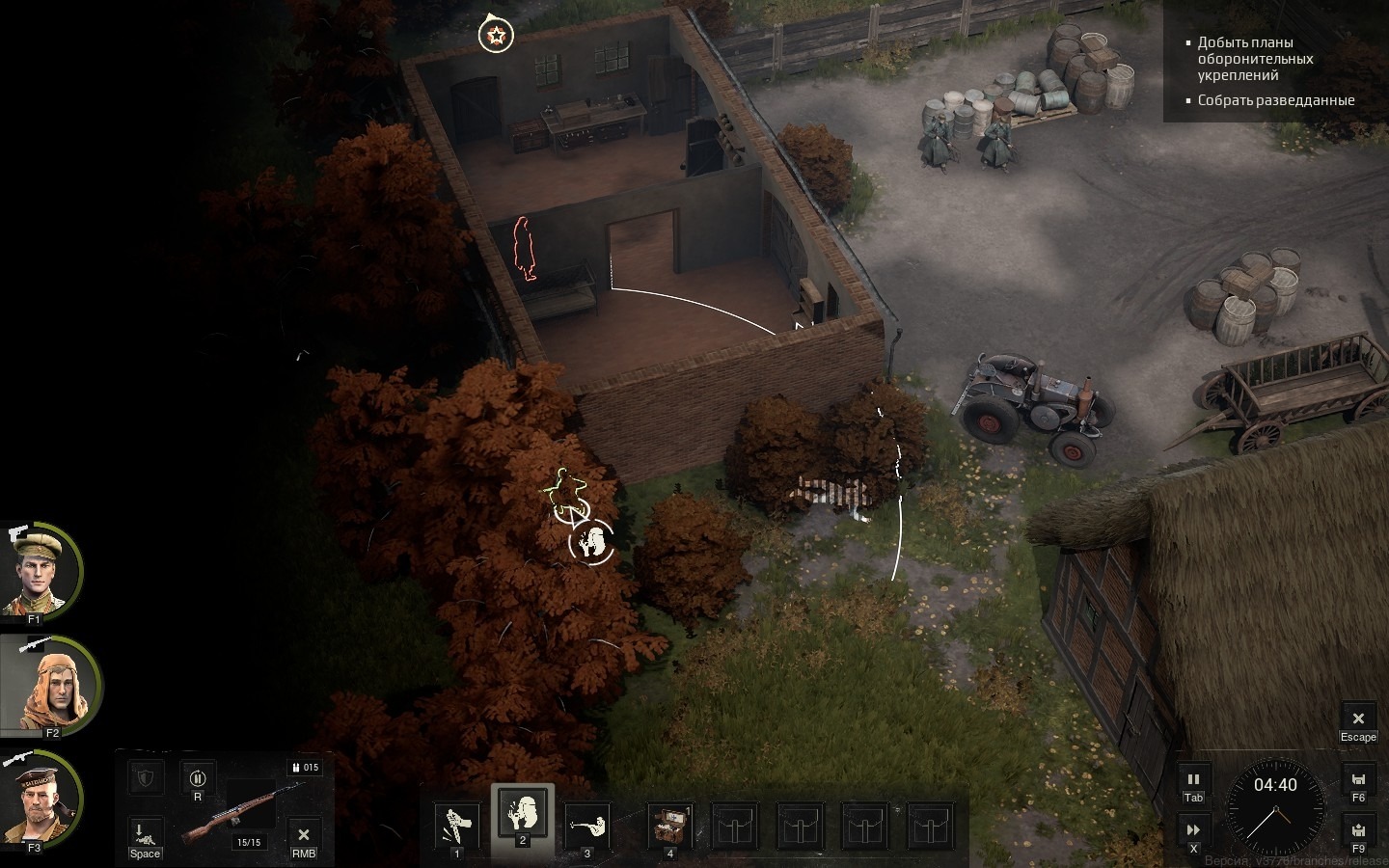Toggle the shield icon button

[146, 777]
